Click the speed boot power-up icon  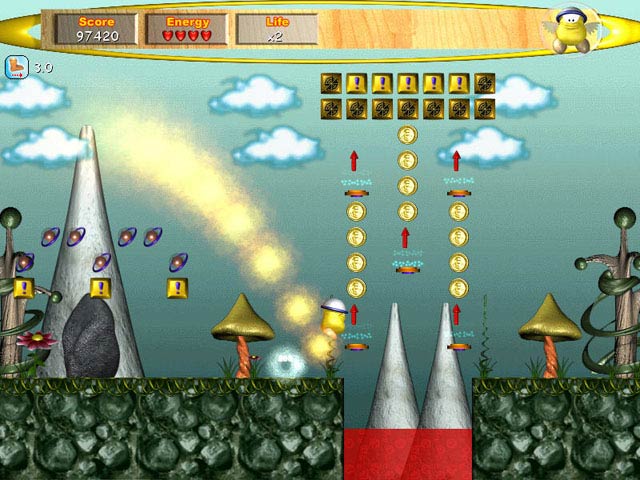(x=18, y=67)
